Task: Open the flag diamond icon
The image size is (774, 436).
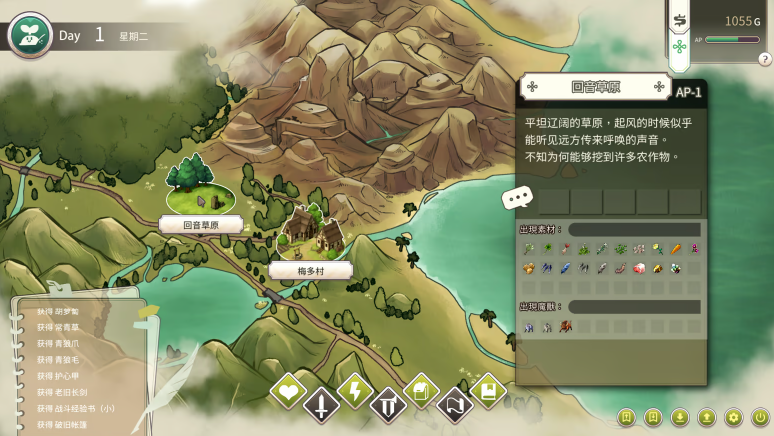Action: point(454,405)
